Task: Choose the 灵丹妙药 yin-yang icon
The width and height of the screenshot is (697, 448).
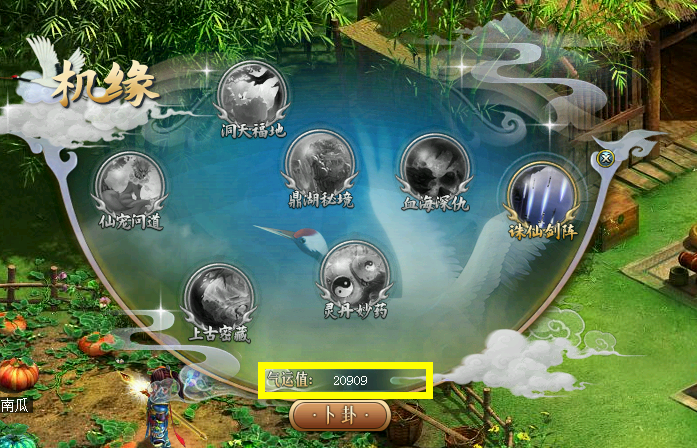Action: point(354,273)
